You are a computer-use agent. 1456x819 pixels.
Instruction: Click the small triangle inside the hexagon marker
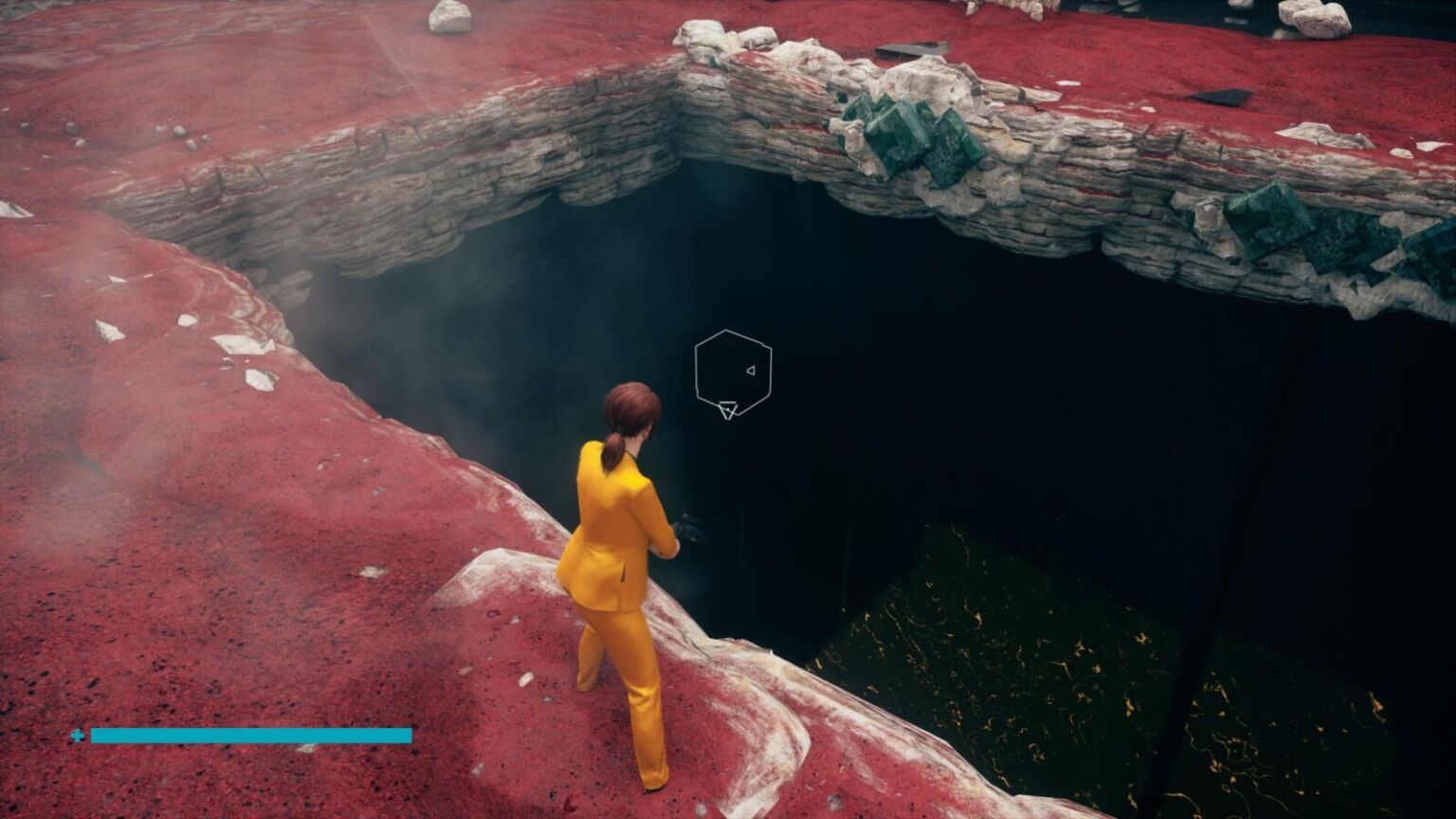point(750,372)
